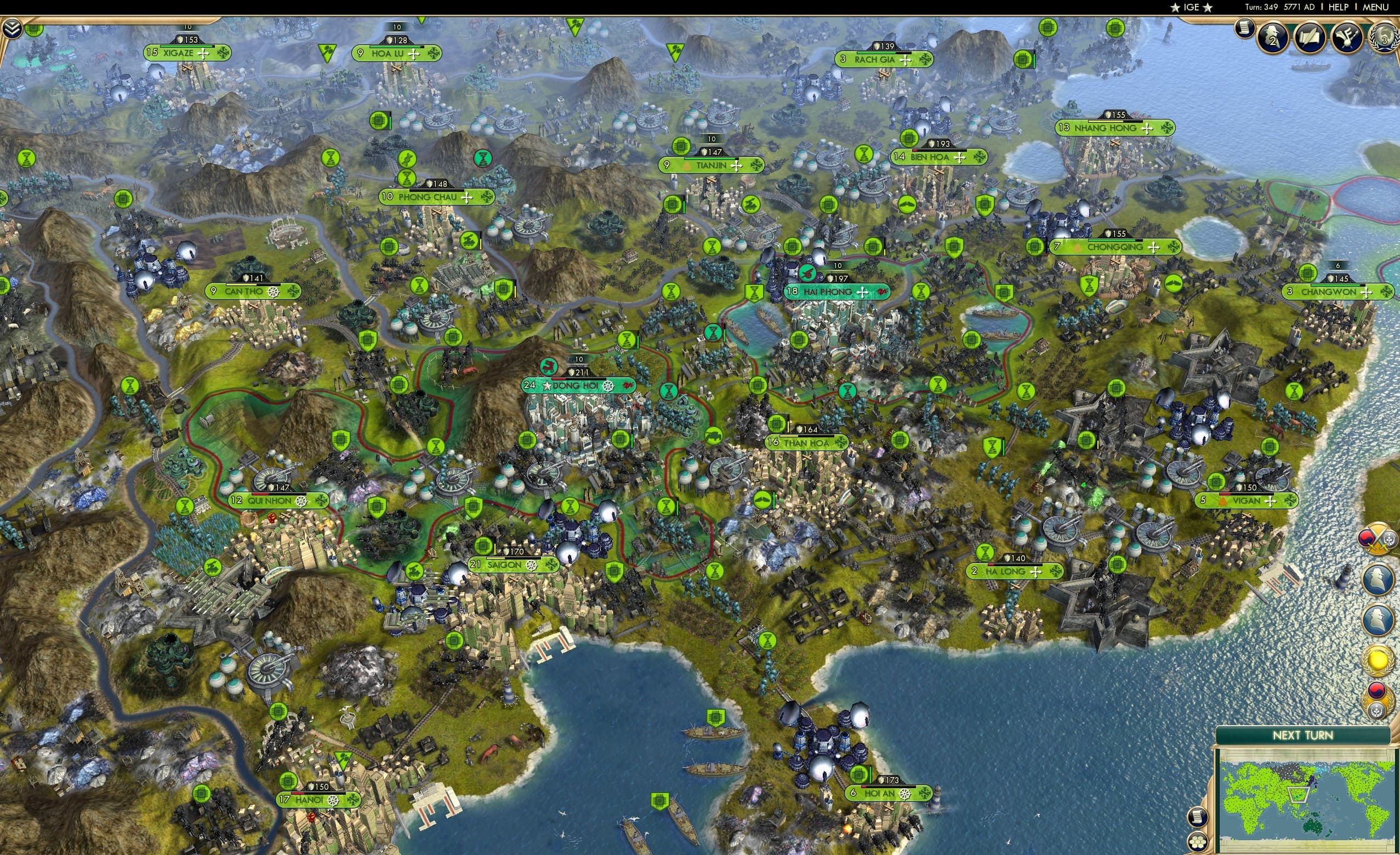The height and width of the screenshot is (855, 1400).
Task: Open HELP from the top bar
Action: (1339, 7)
